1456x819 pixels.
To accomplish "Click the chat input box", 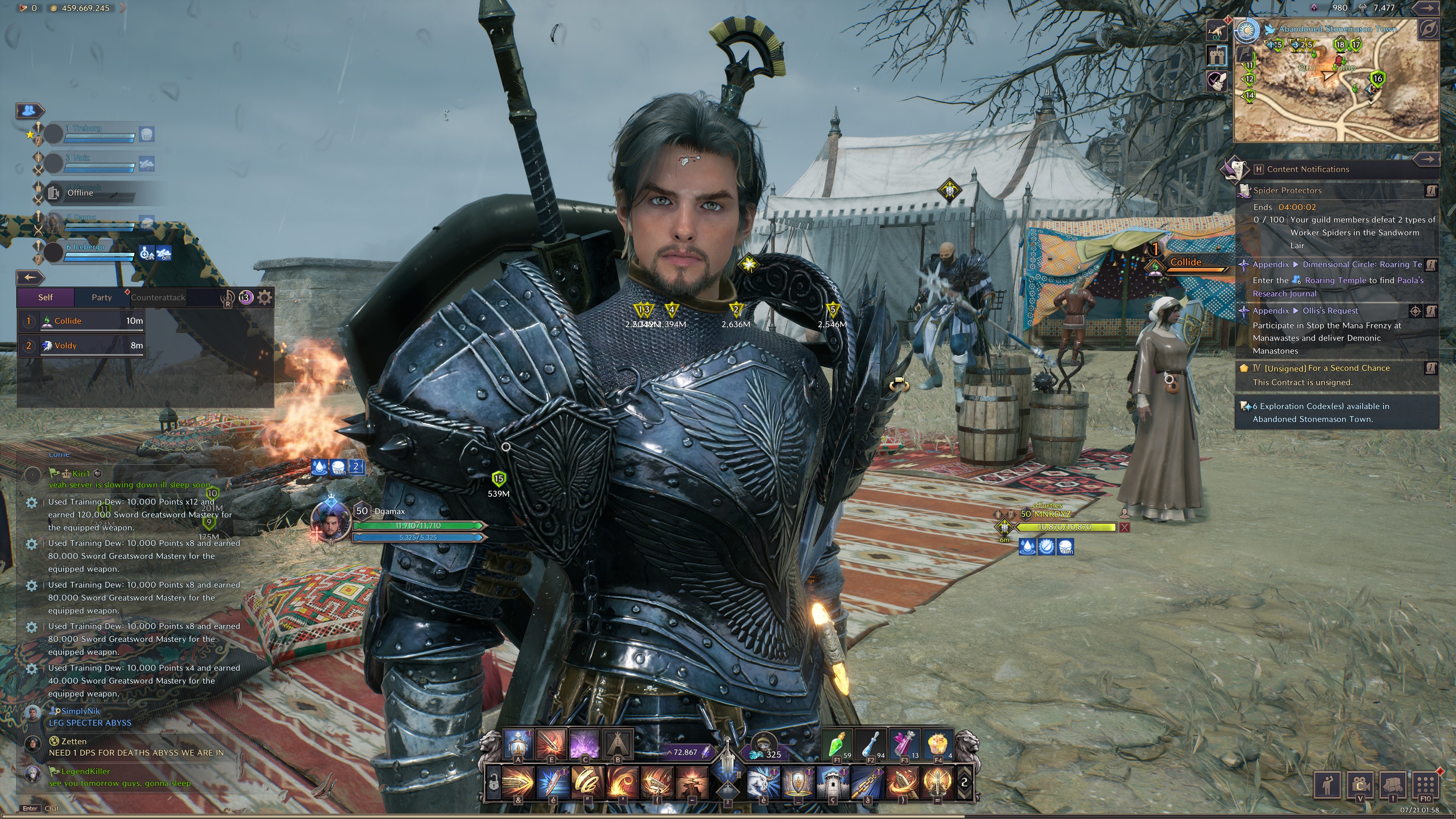I will pyautogui.click(x=113, y=808).
